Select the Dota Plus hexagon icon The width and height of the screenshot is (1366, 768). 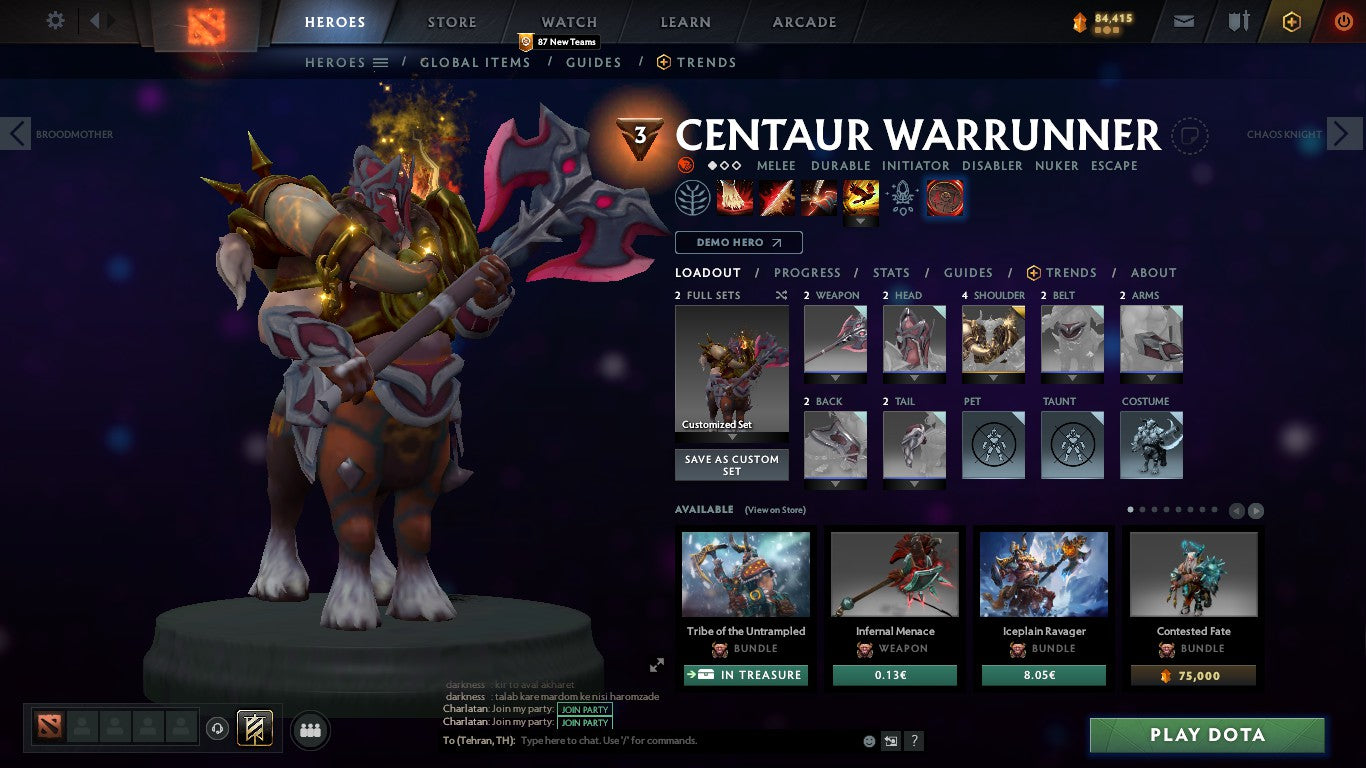(1290, 20)
